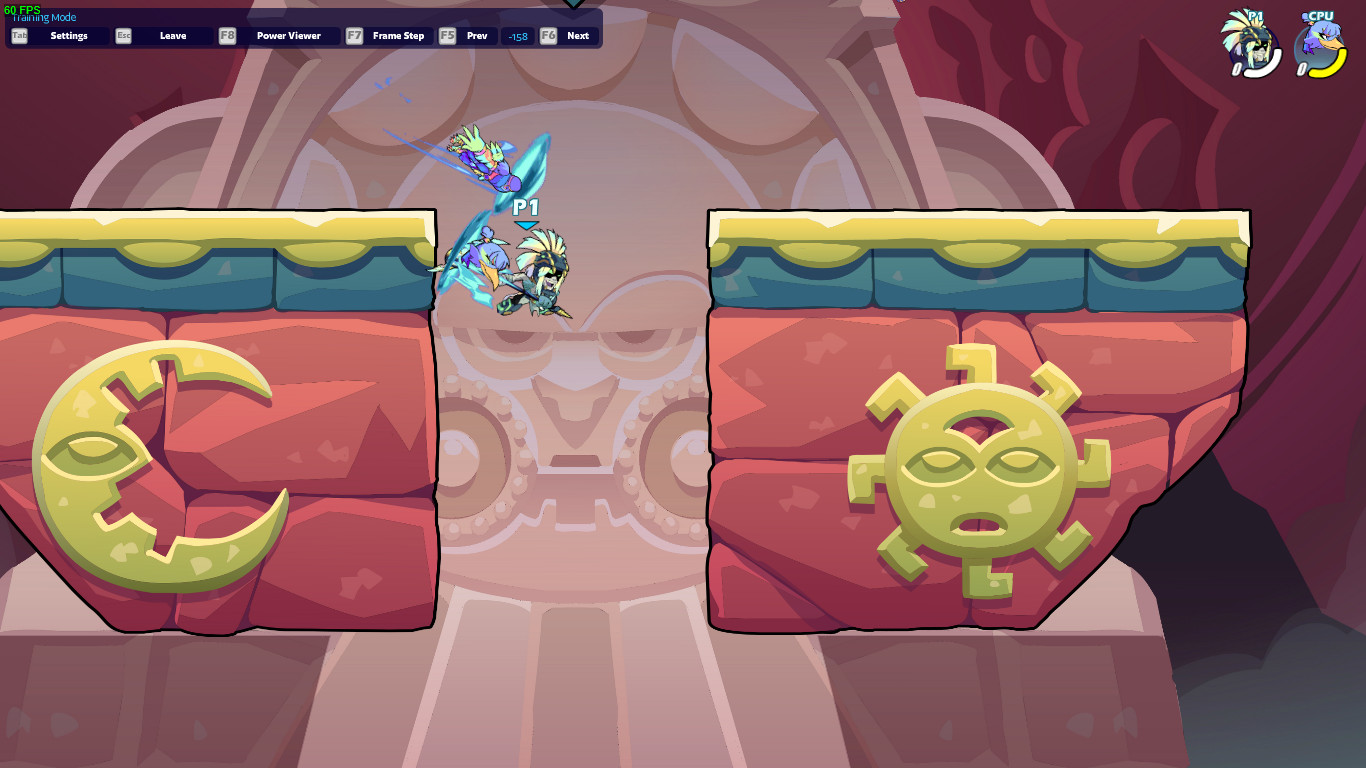Click the Next frame button
The image size is (1366, 768).
577,35
